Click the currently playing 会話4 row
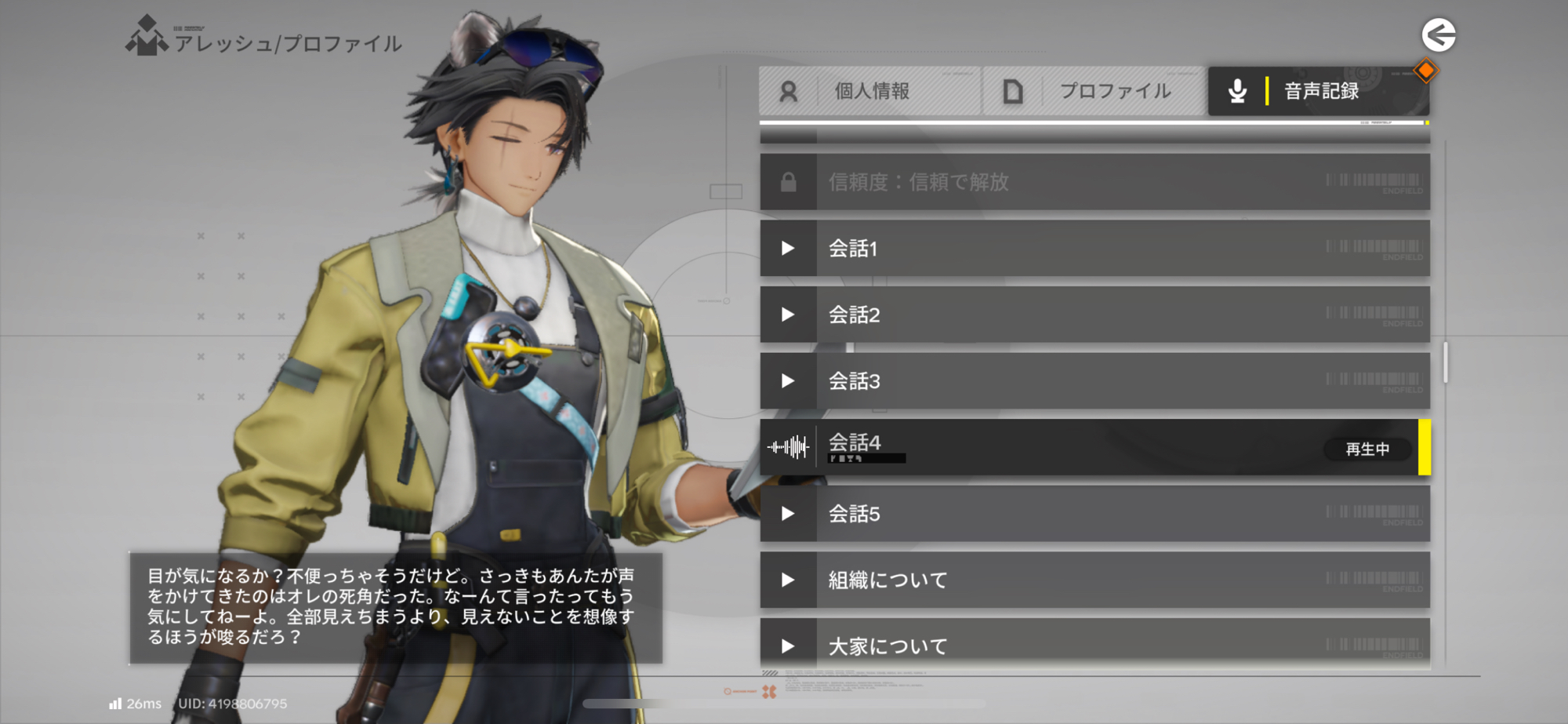Viewport: 1568px width, 724px height. pos(1094,447)
